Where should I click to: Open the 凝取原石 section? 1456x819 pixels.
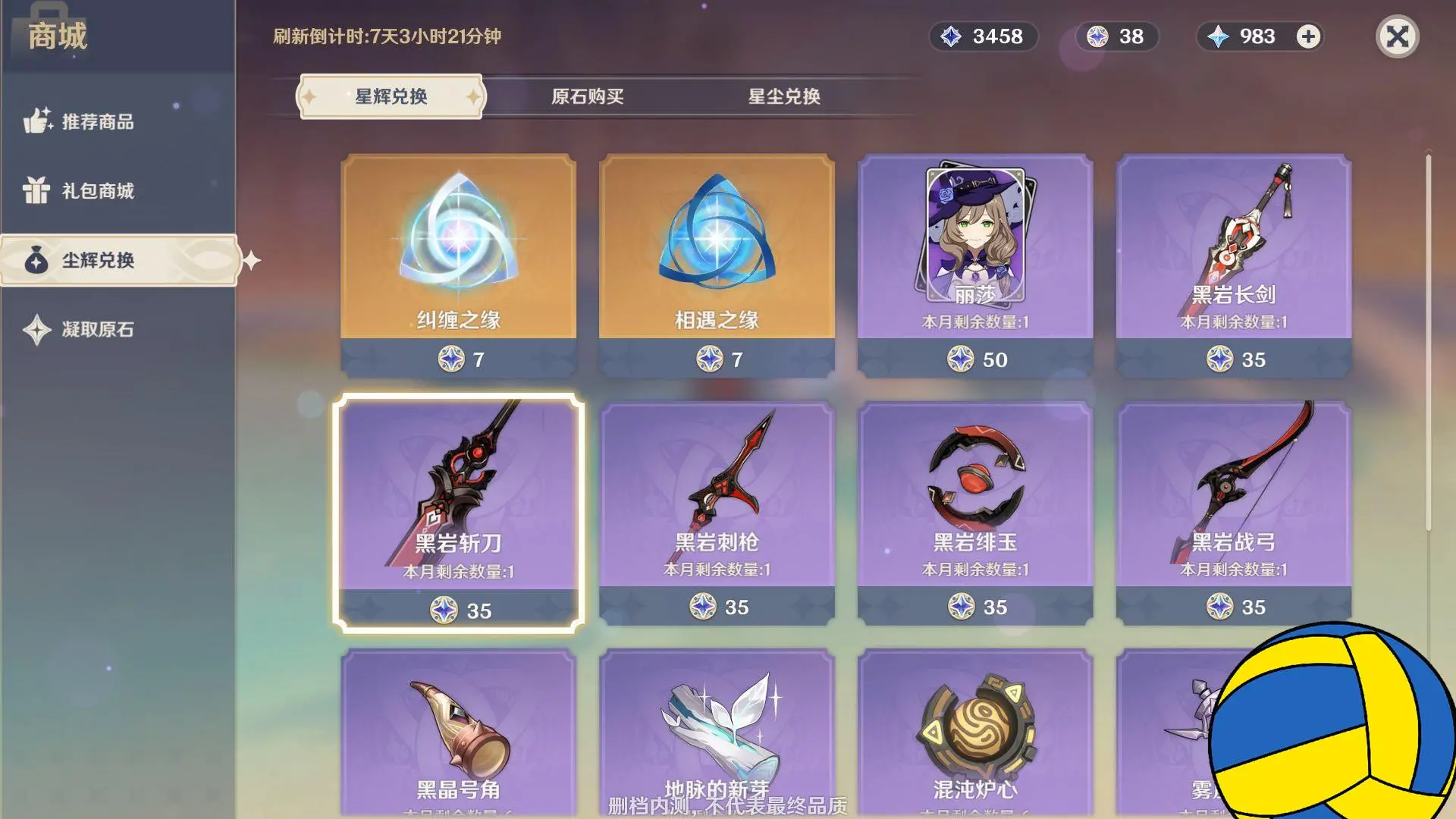click(x=97, y=329)
